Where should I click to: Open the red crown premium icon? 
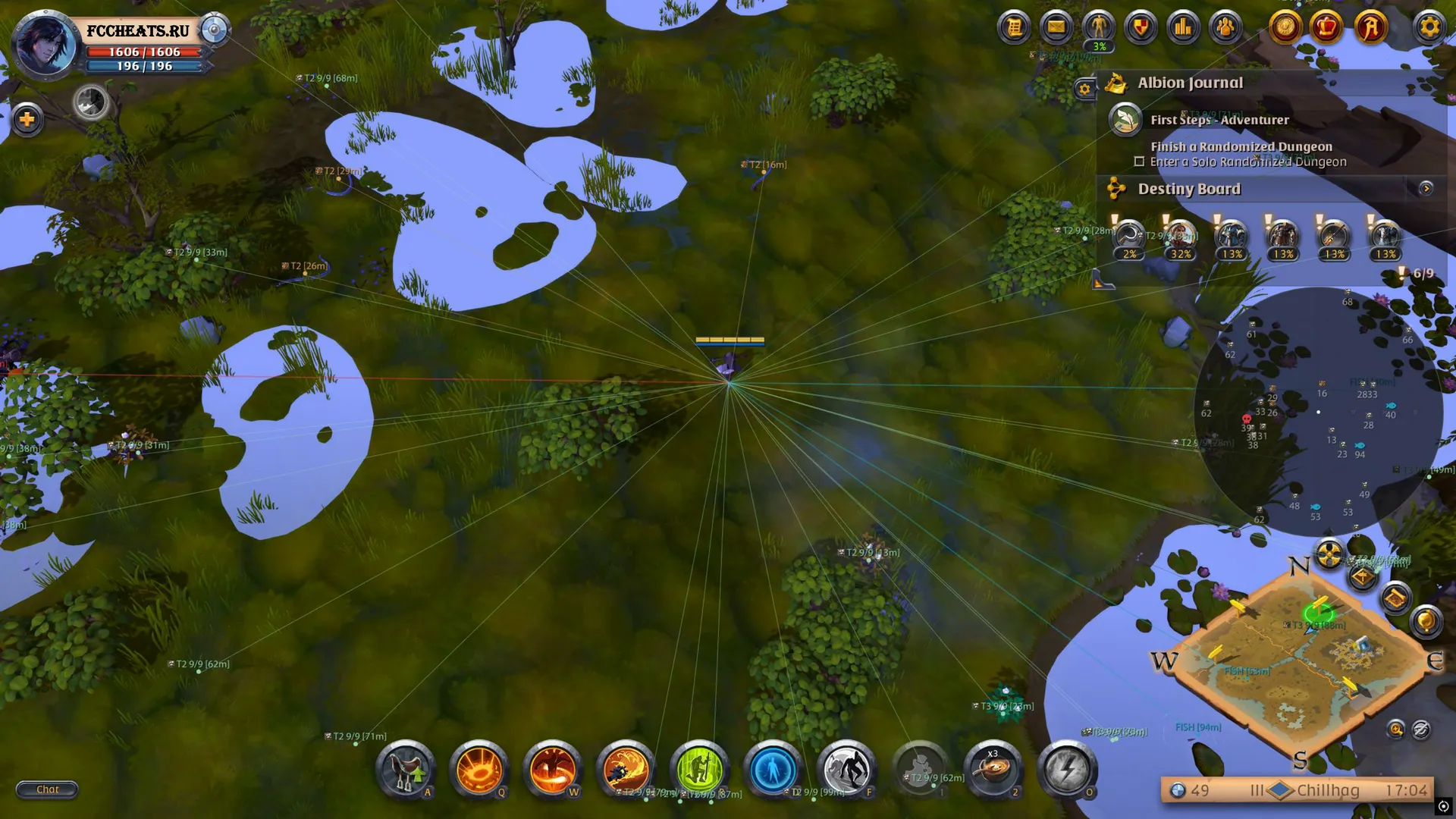[x=1327, y=28]
